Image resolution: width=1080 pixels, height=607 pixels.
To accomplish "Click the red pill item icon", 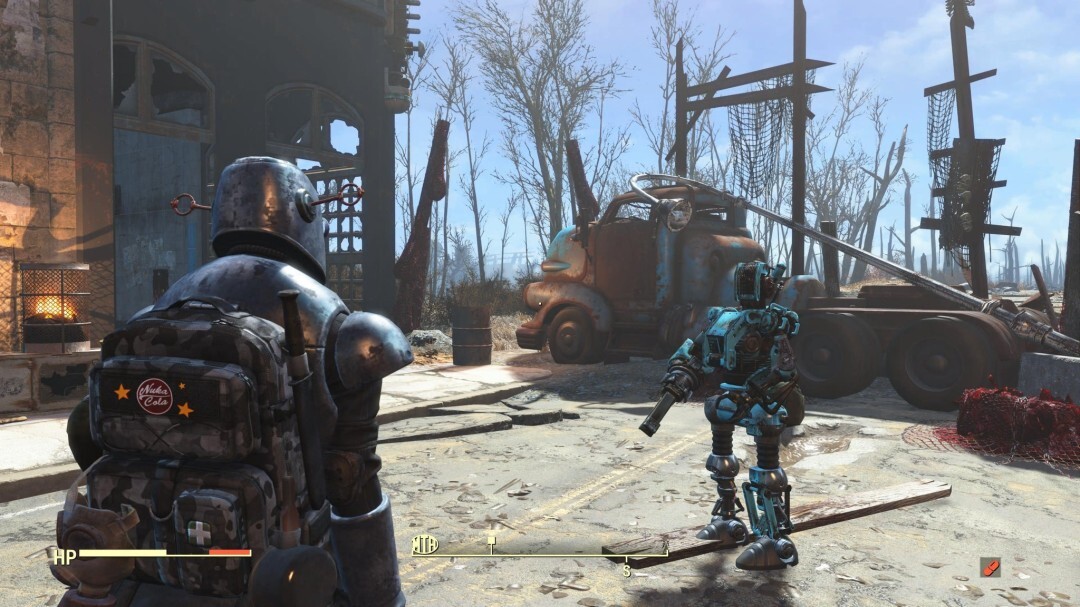I will (x=989, y=567).
